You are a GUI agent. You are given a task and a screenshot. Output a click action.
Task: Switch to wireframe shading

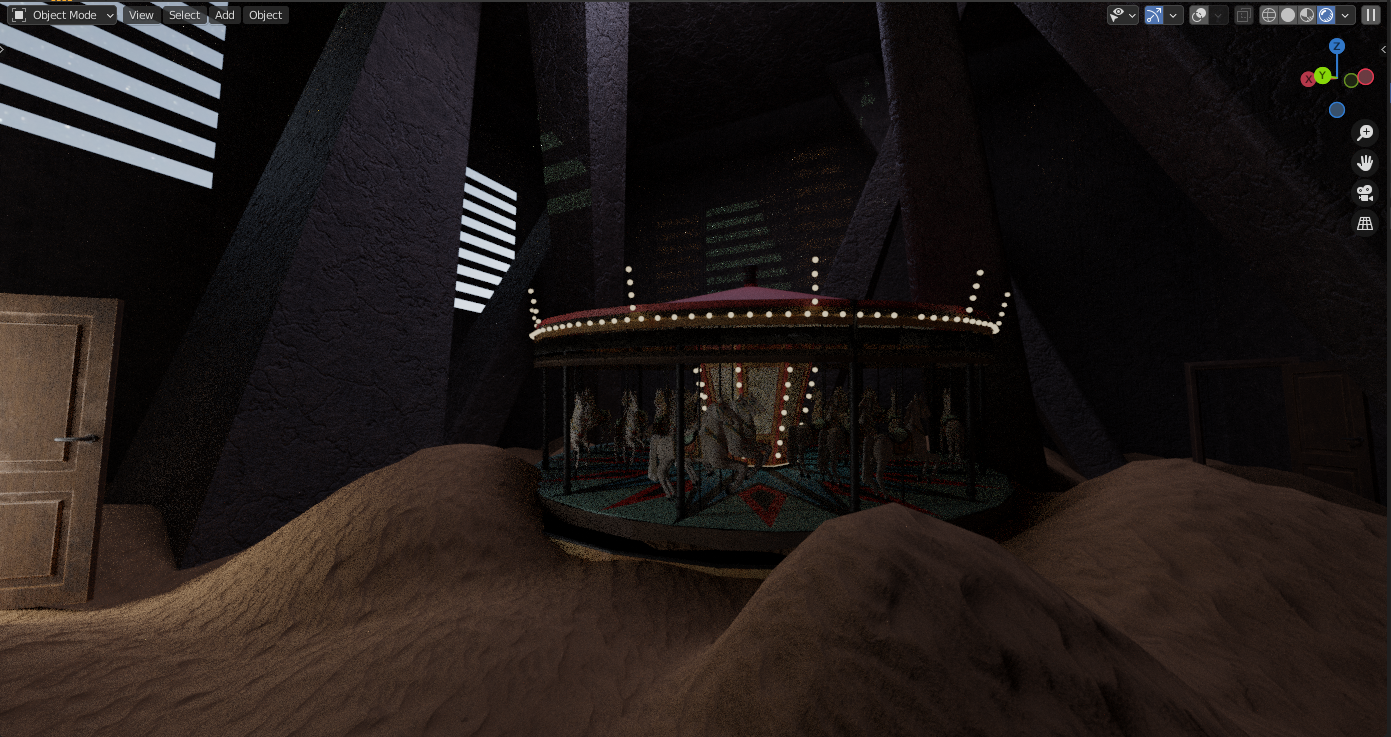pyautogui.click(x=1269, y=15)
